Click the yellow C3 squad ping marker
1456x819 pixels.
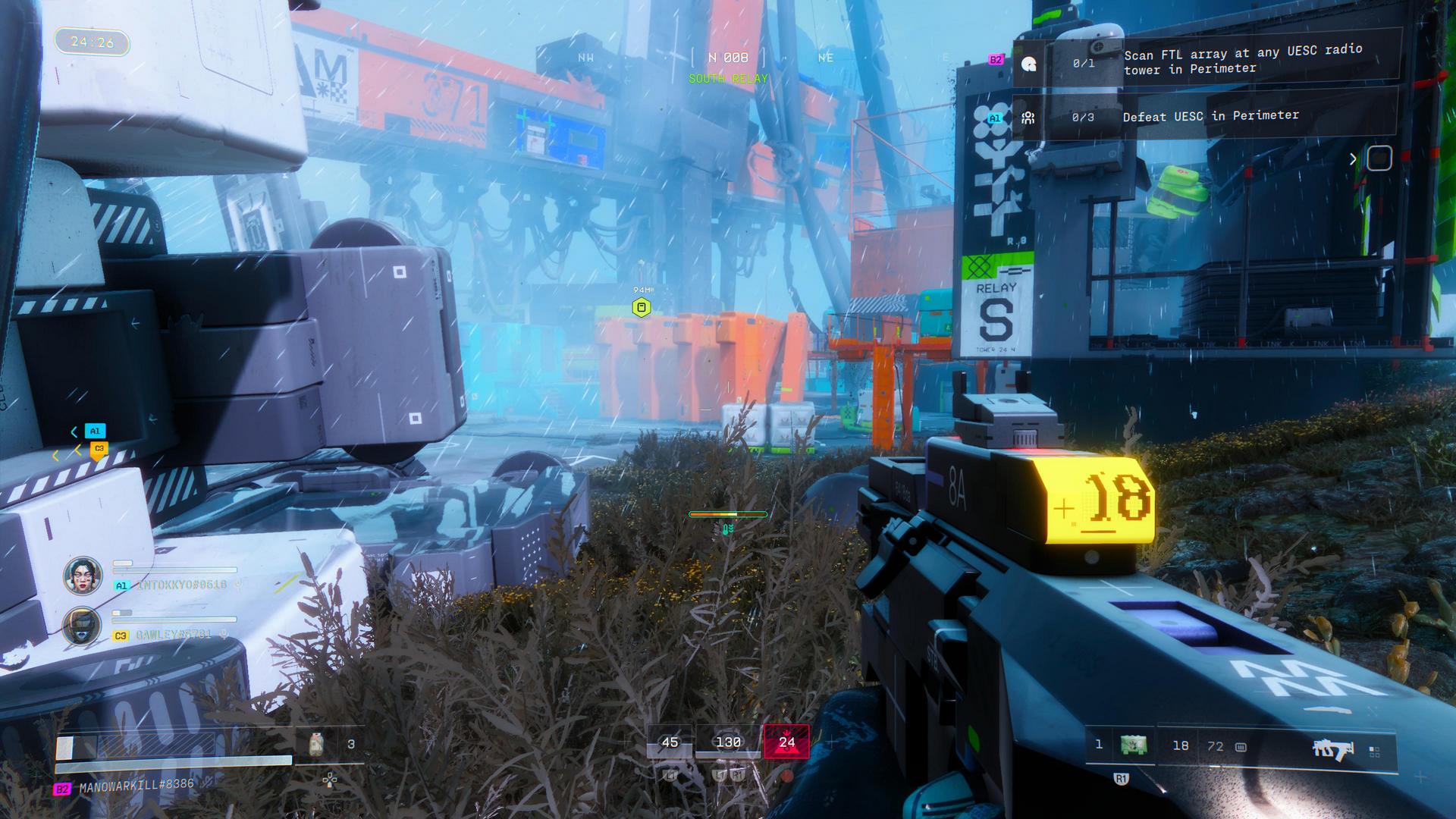(99, 450)
